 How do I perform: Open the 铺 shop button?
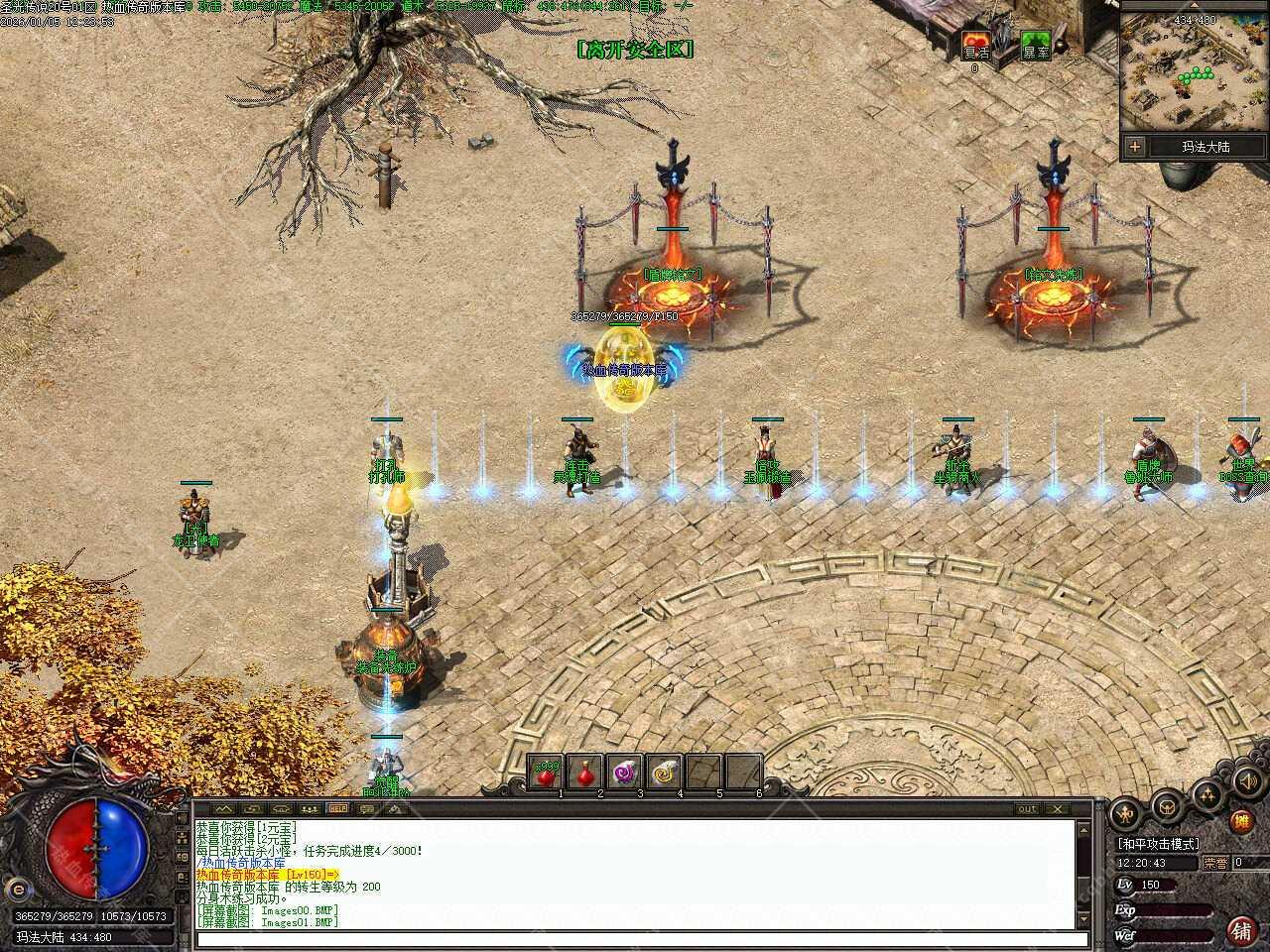click(1240, 929)
